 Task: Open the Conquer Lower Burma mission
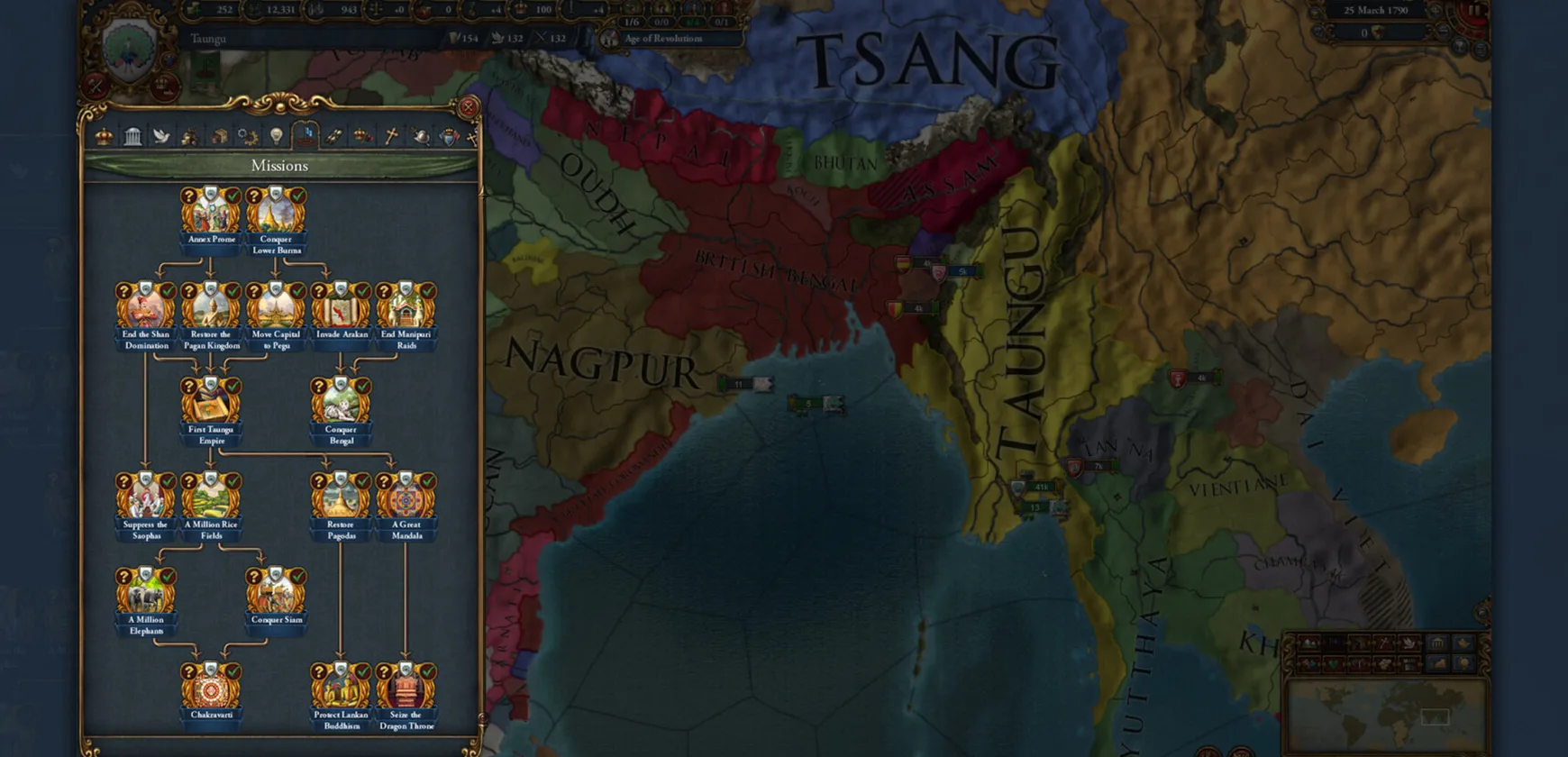point(276,214)
